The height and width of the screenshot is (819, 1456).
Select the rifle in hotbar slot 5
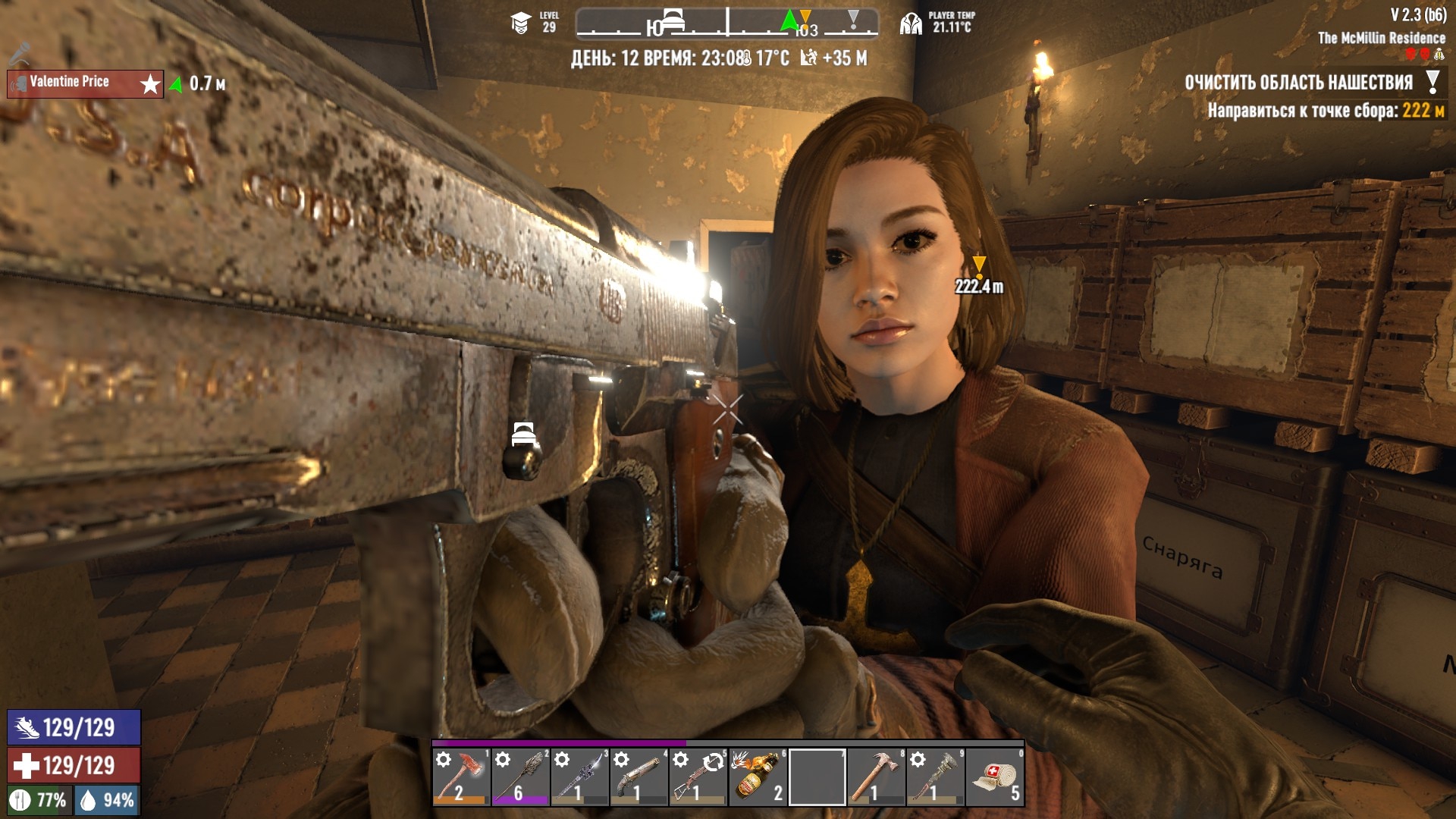698,777
